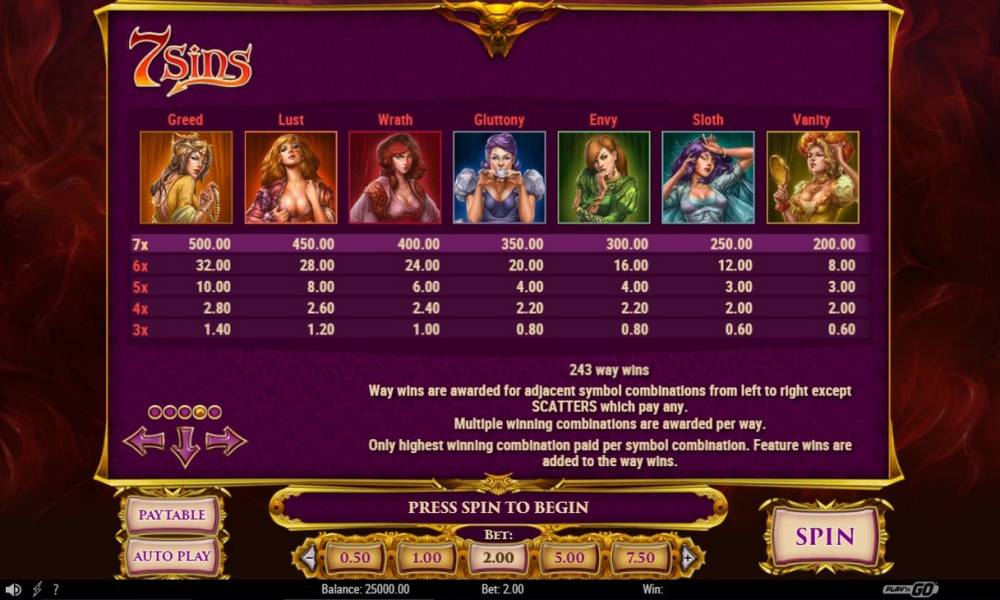Viewport: 1000px width, 600px height.
Task: Choose the 1.00 bet amount
Action: [427, 557]
